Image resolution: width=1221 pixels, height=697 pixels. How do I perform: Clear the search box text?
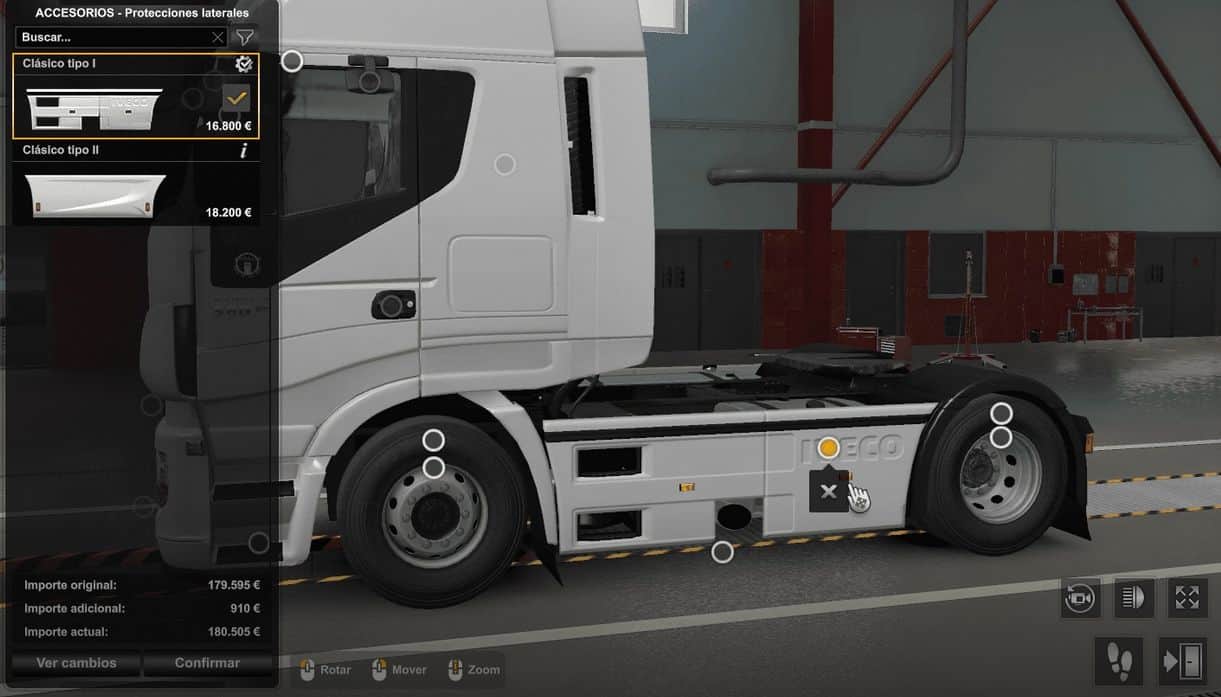(x=218, y=37)
